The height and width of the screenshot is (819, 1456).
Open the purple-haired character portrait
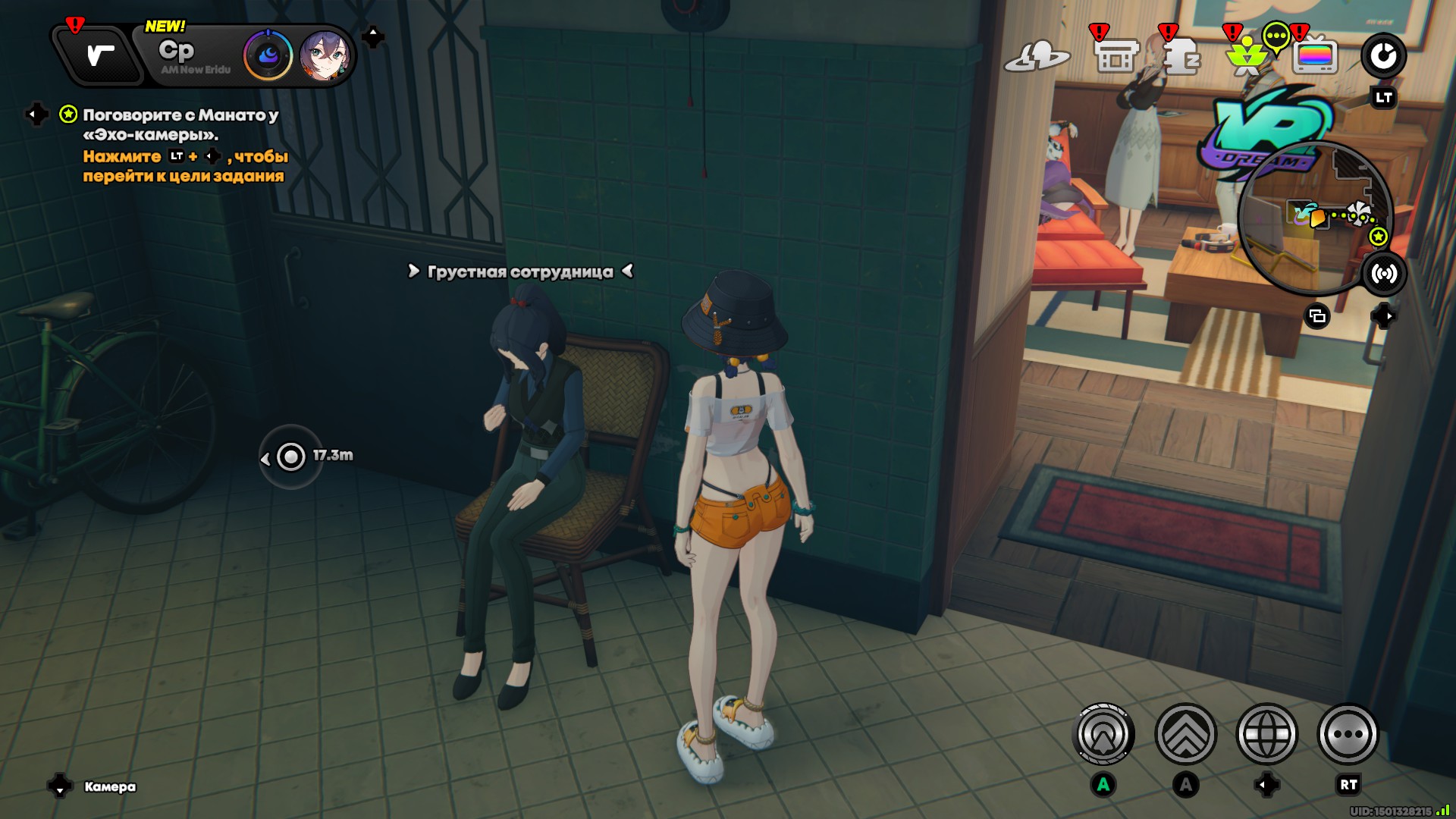point(325,55)
